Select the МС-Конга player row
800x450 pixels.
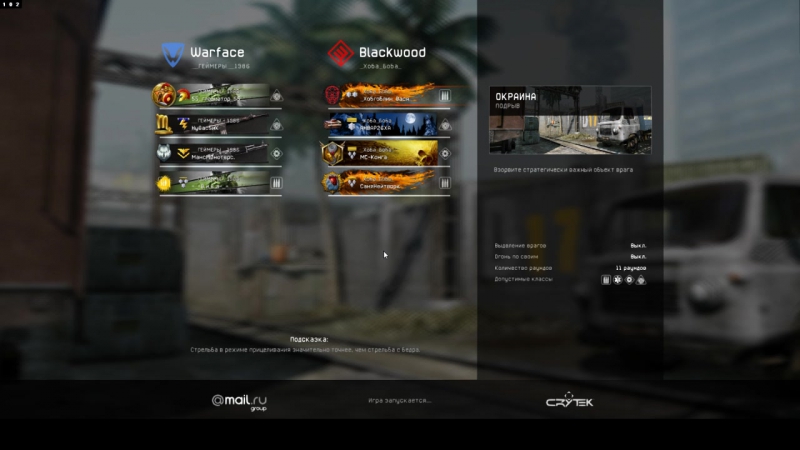click(x=387, y=154)
